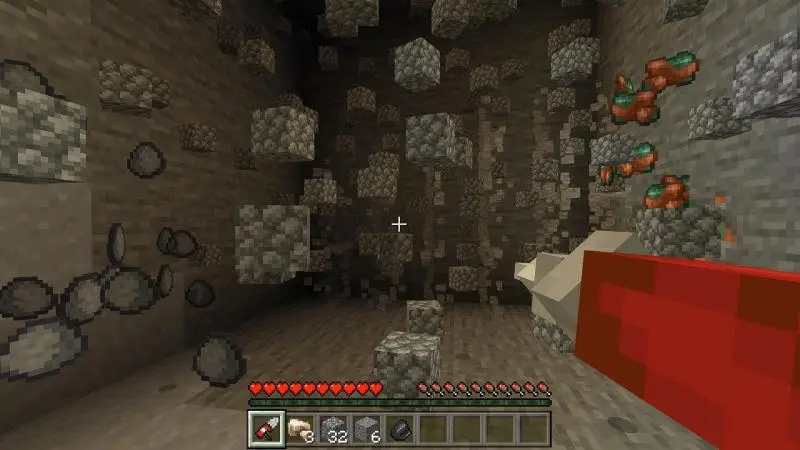Select the dark coal-like item slot
Viewport: 800px width, 450px height.
(x=398, y=427)
